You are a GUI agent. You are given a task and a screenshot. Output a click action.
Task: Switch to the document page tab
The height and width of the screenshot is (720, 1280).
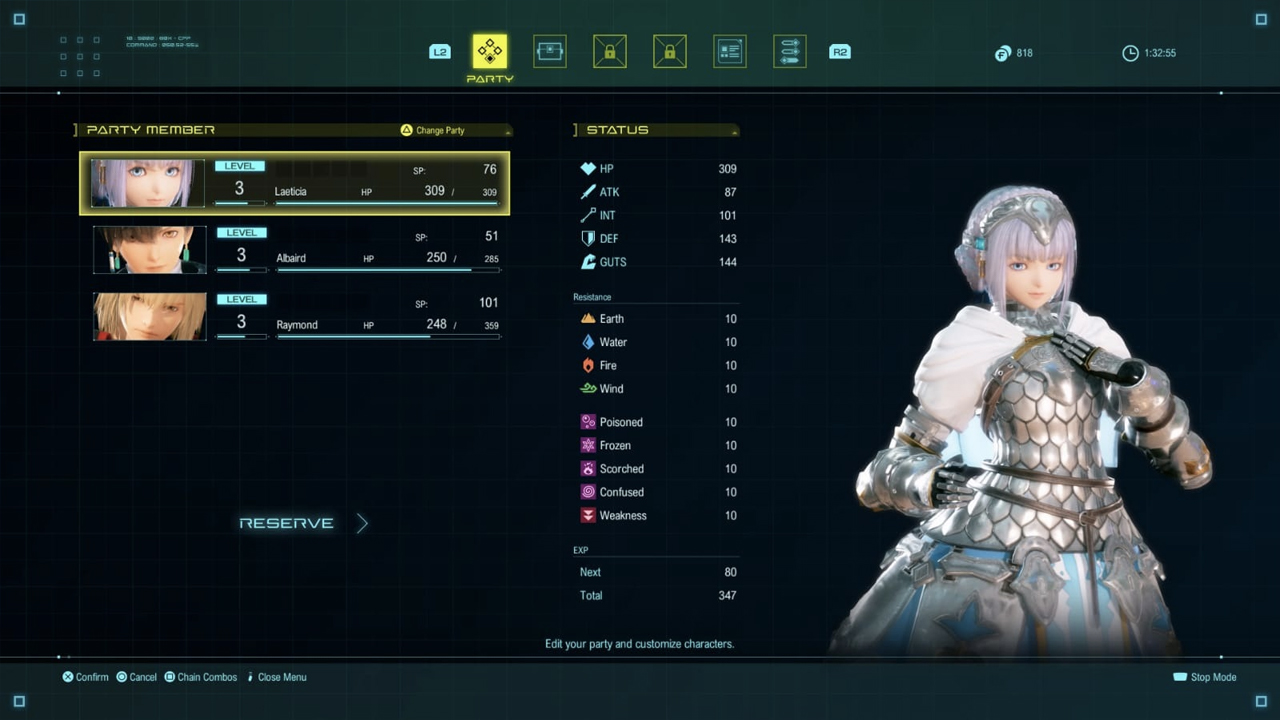coord(729,52)
